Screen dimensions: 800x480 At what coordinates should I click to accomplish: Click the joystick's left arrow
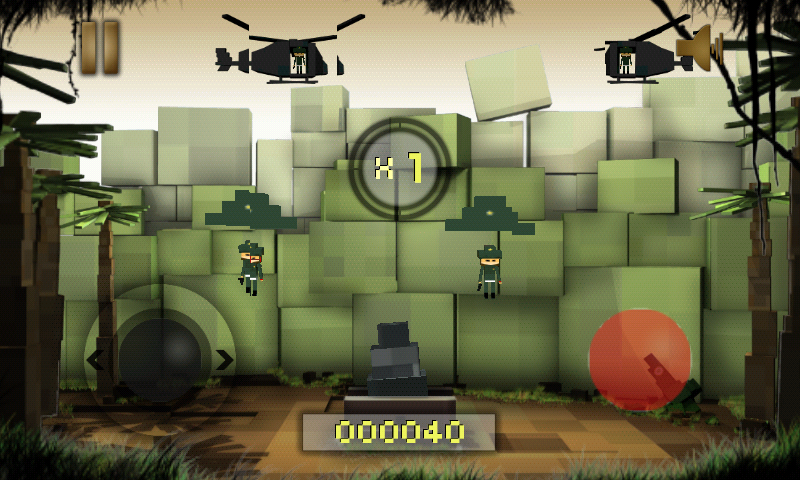[x=95, y=359]
